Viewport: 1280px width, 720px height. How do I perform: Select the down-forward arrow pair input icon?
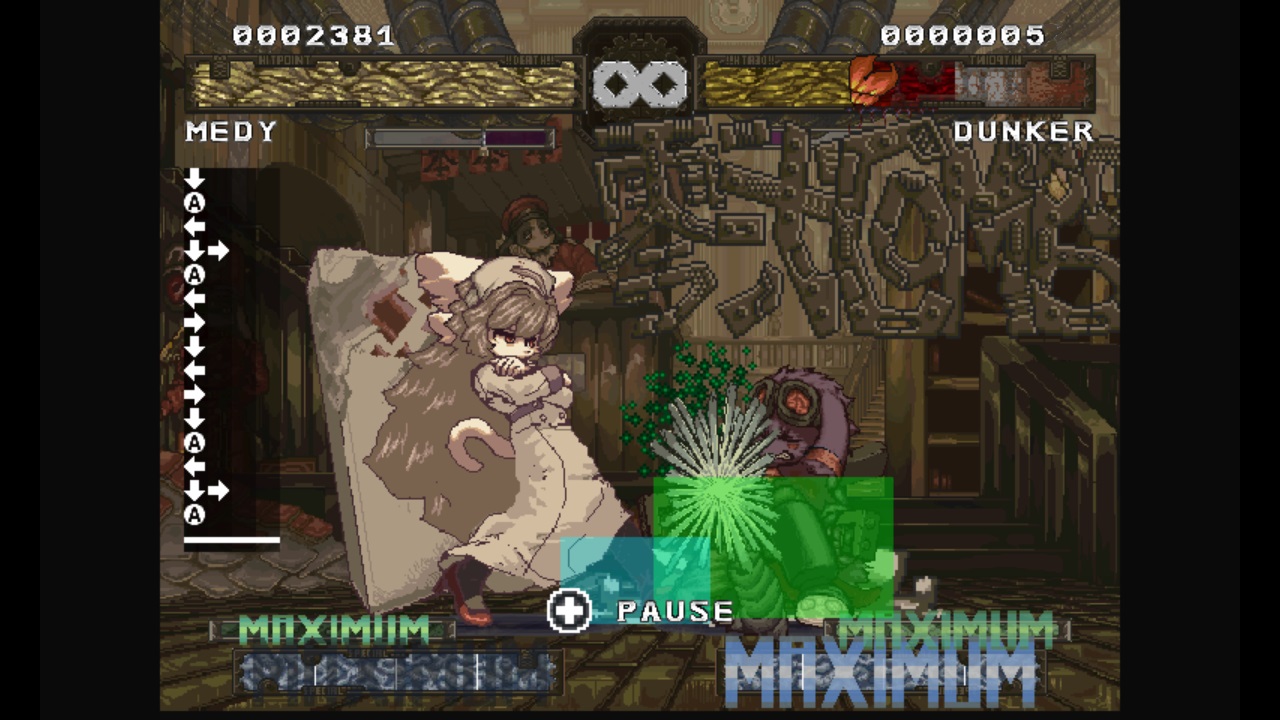[205, 250]
